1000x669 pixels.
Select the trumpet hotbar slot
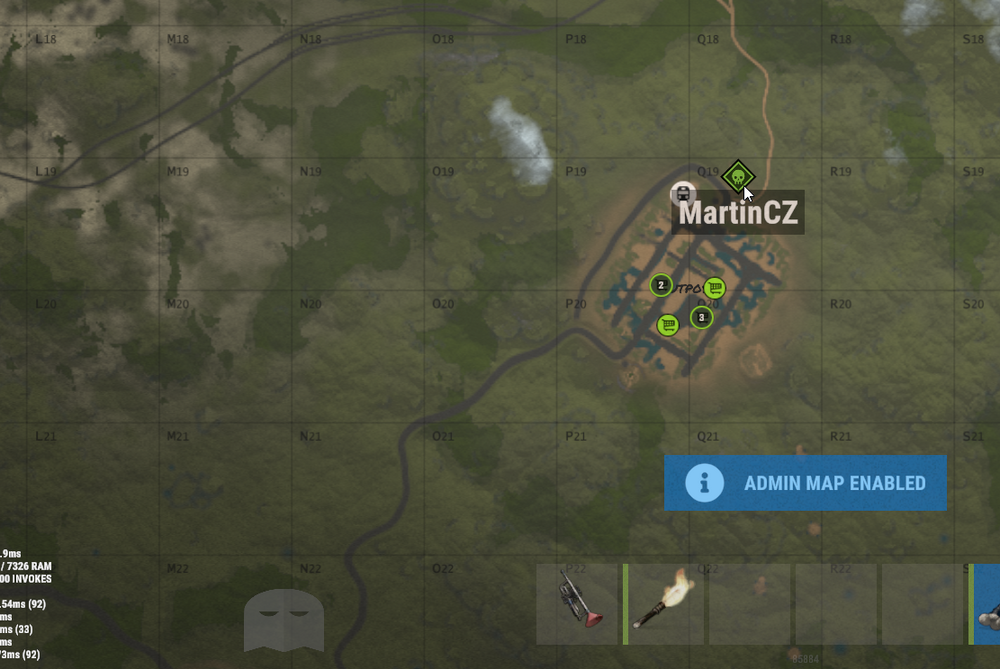click(579, 604)
